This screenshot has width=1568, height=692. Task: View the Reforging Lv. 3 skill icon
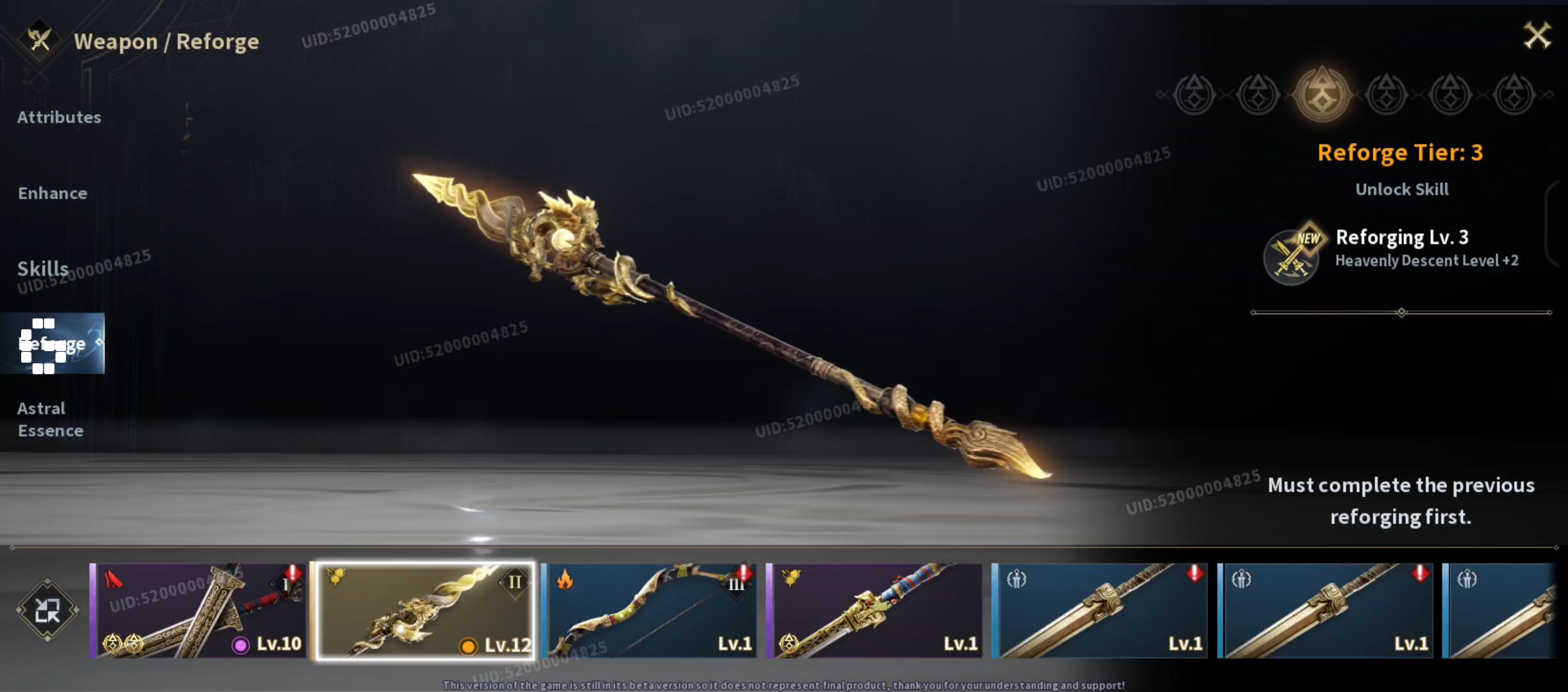[1291, 256]
